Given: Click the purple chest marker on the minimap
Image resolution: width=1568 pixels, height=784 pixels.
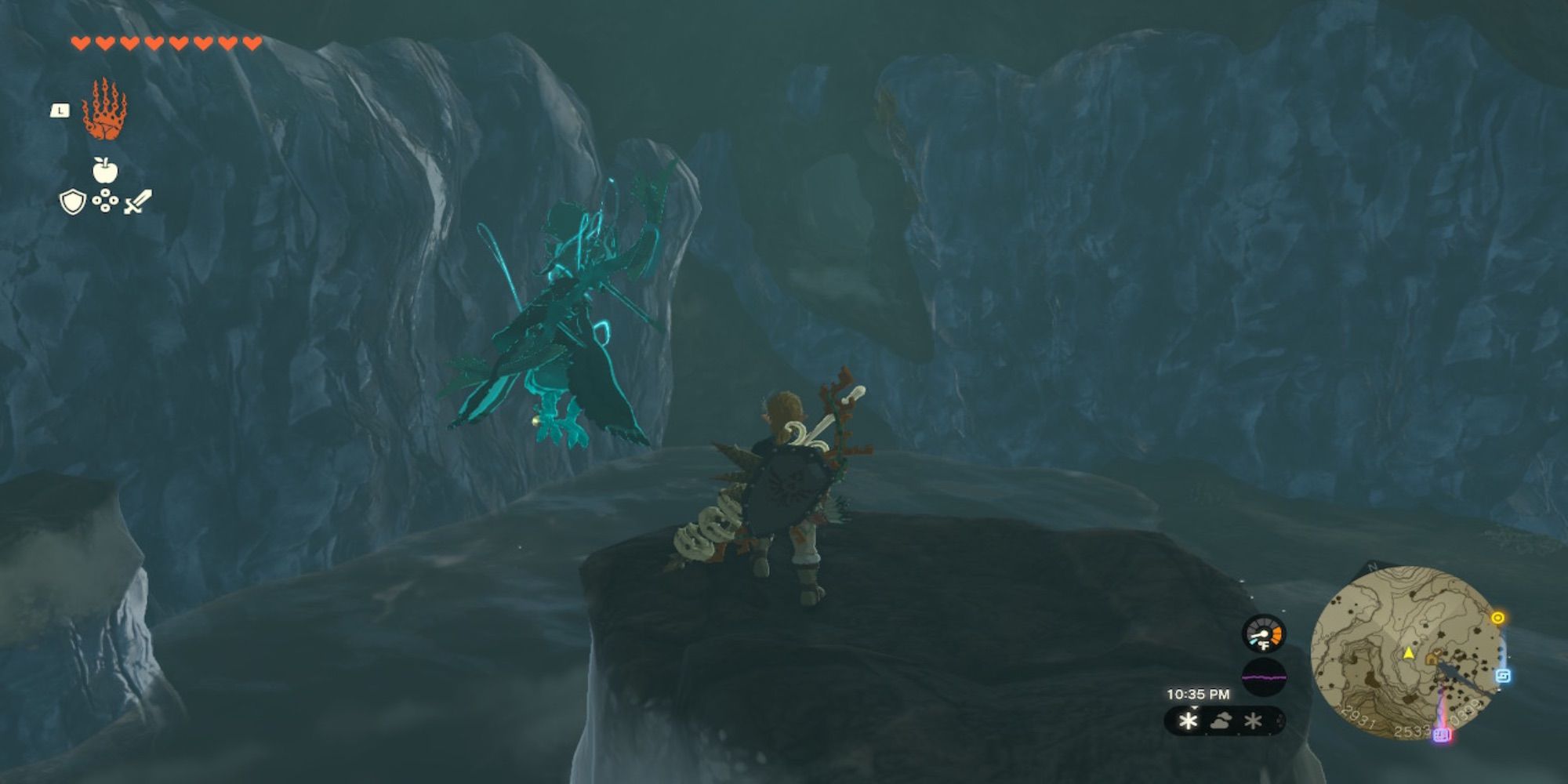Looking at the screenshot, I should (x=1441, y=735).
